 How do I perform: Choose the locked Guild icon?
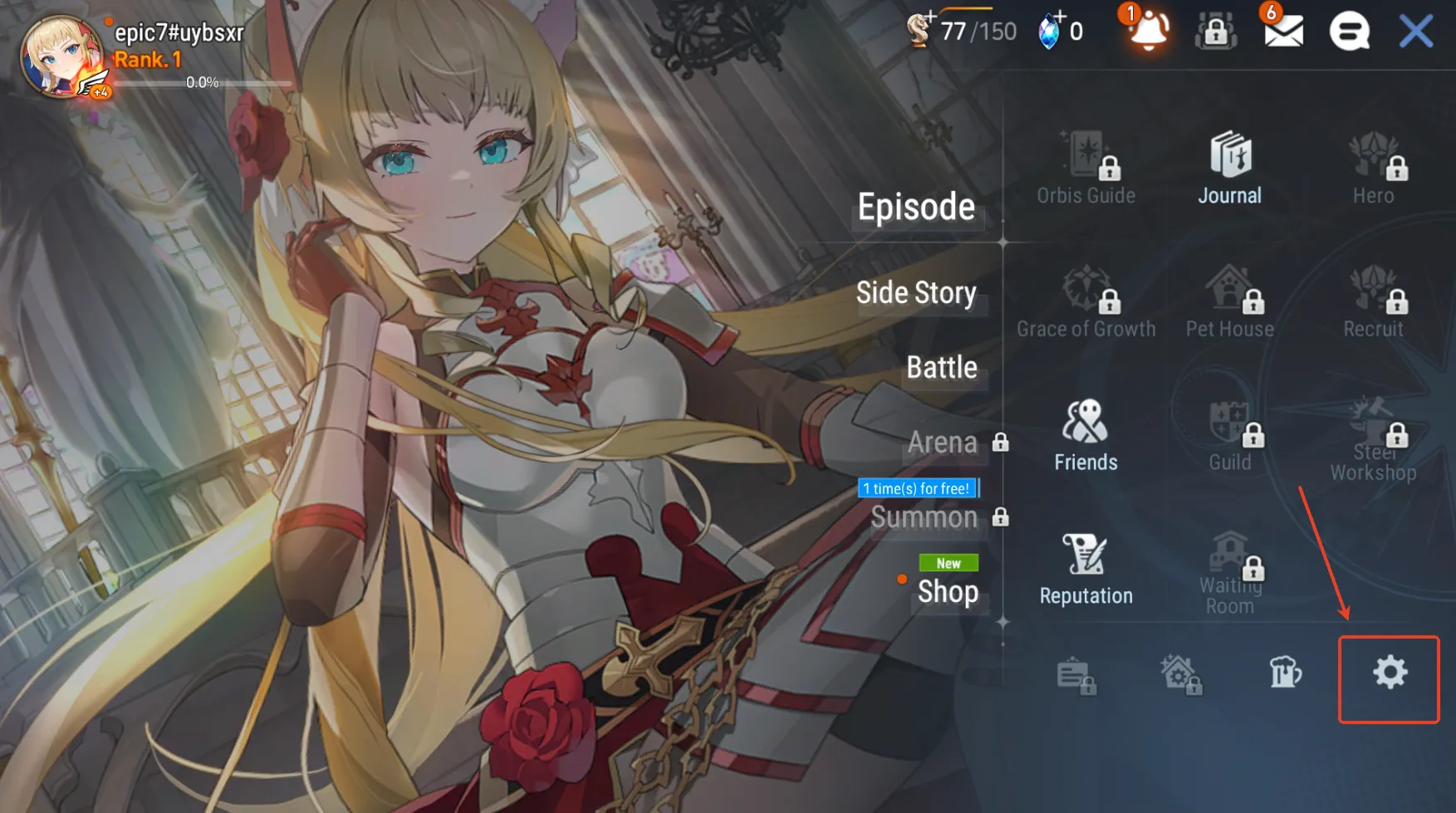(1229, 435)
